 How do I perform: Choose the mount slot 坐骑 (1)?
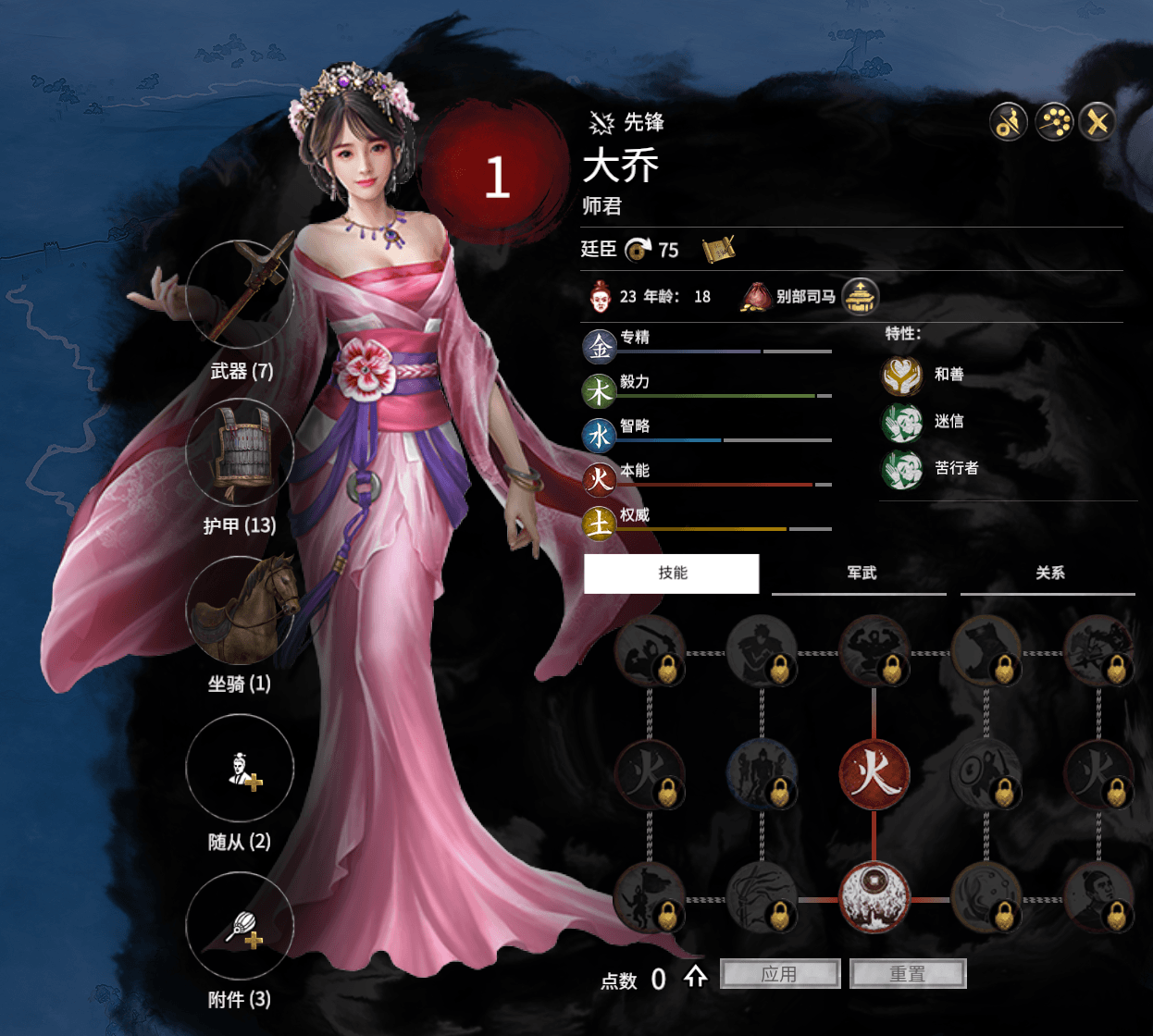coord(241,610)
